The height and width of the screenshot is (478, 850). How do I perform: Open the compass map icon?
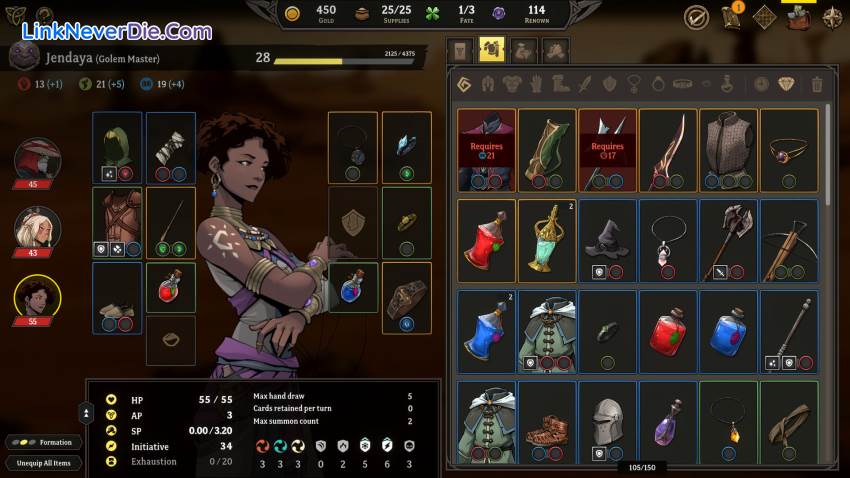pyautogui.click(x=832, y=16)
